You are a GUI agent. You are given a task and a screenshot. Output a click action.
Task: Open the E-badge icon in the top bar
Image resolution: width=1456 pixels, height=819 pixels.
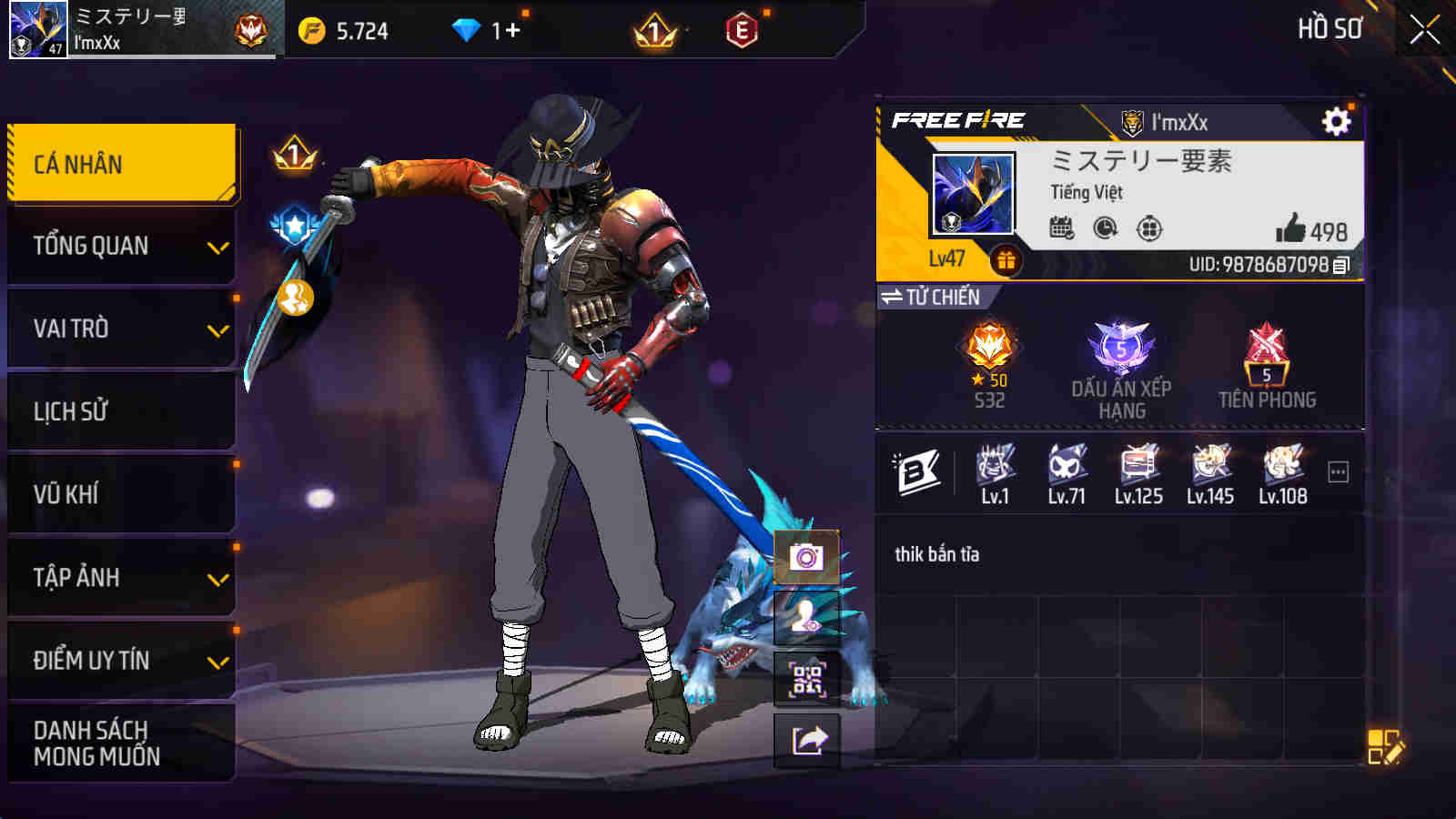tap(741, 31)
